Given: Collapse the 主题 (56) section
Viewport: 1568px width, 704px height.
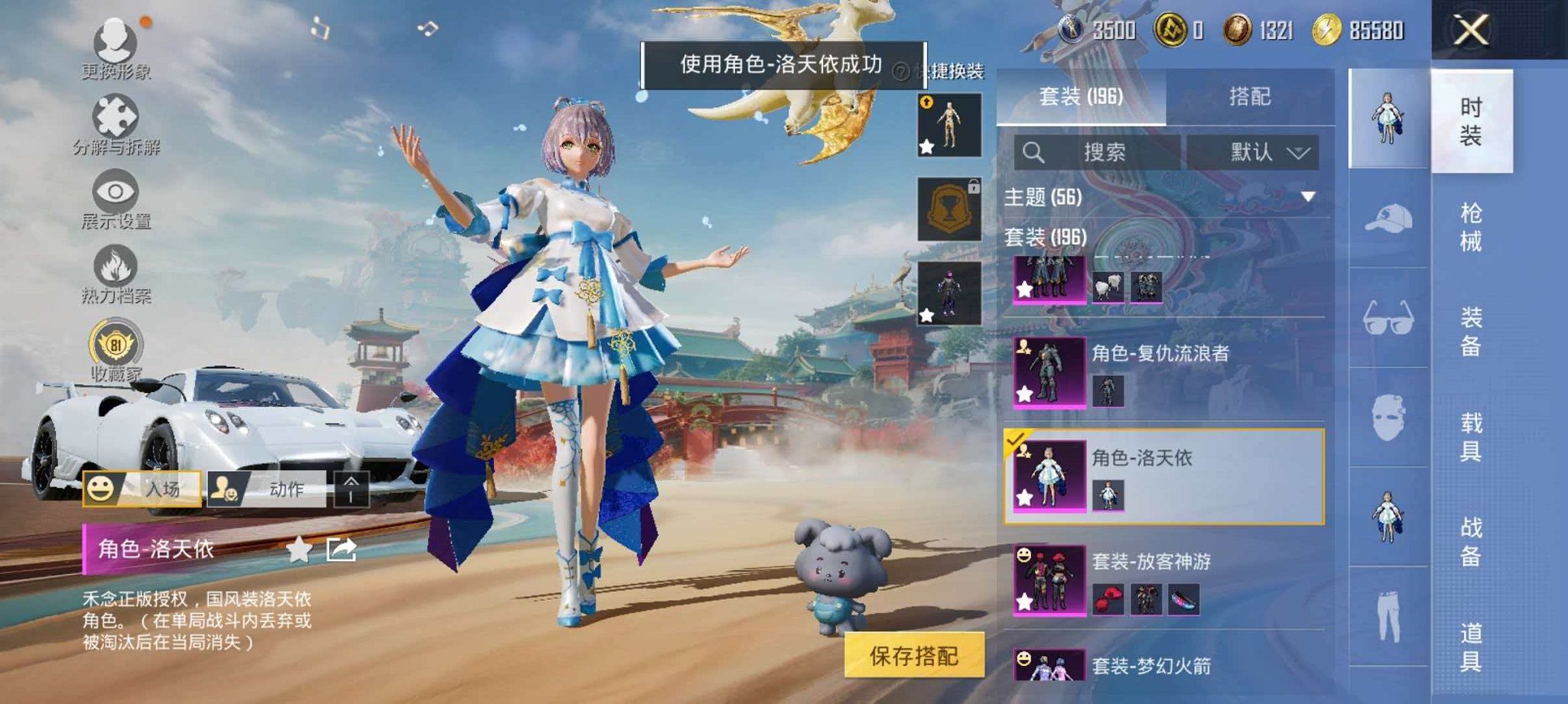Looking at the screenshot, I should coord(1309,196).
